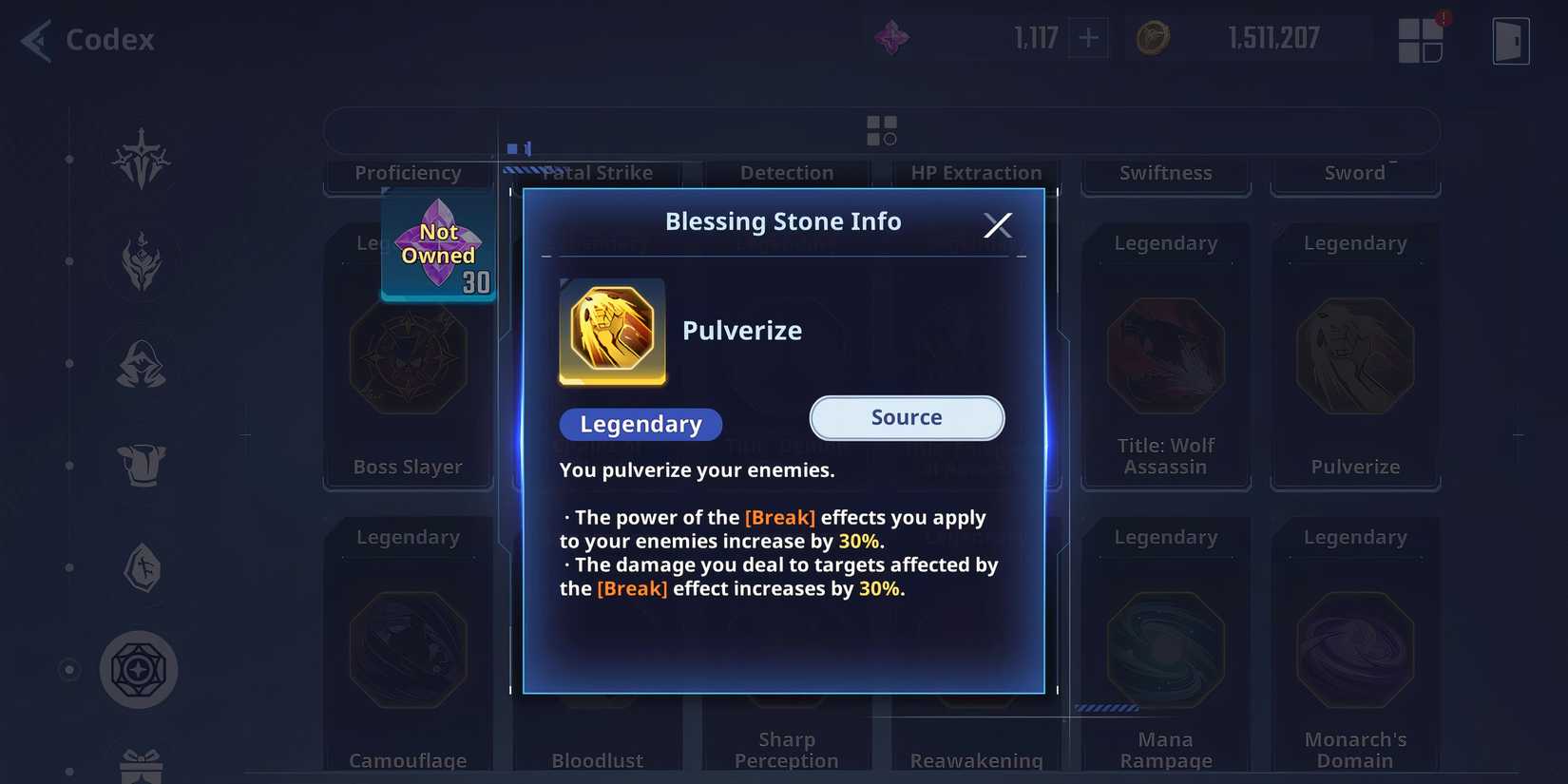Open the armor codex category

140,465
